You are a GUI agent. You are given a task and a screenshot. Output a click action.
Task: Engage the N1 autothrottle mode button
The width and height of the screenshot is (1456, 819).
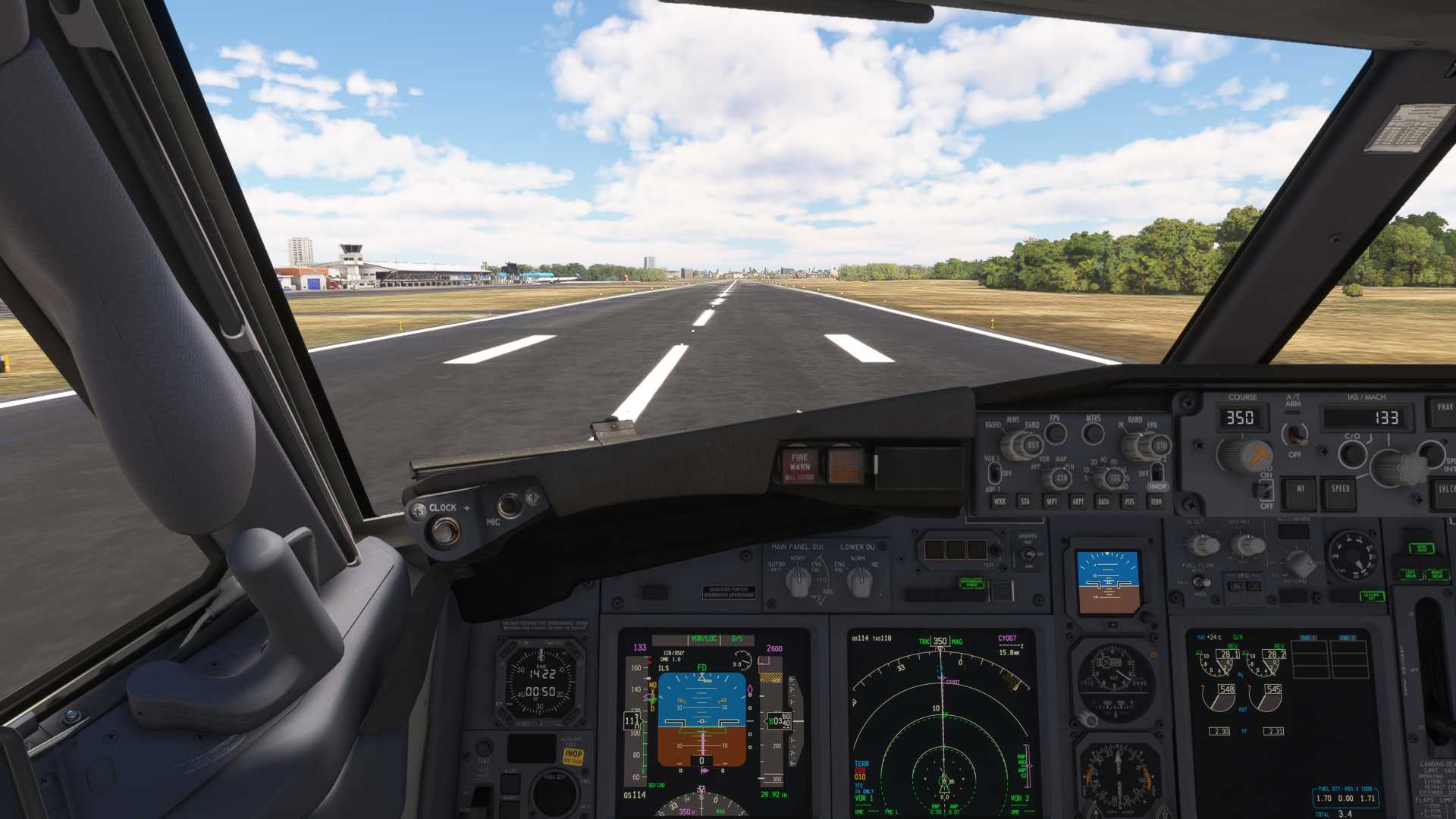click(x=1300, y=490)
